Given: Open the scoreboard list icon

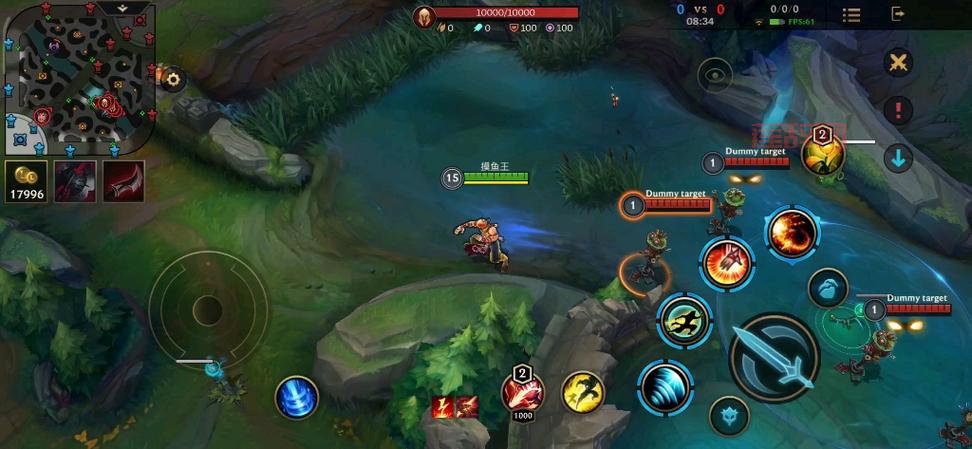Looking at the screenshot, I should (x=851, y=14).
